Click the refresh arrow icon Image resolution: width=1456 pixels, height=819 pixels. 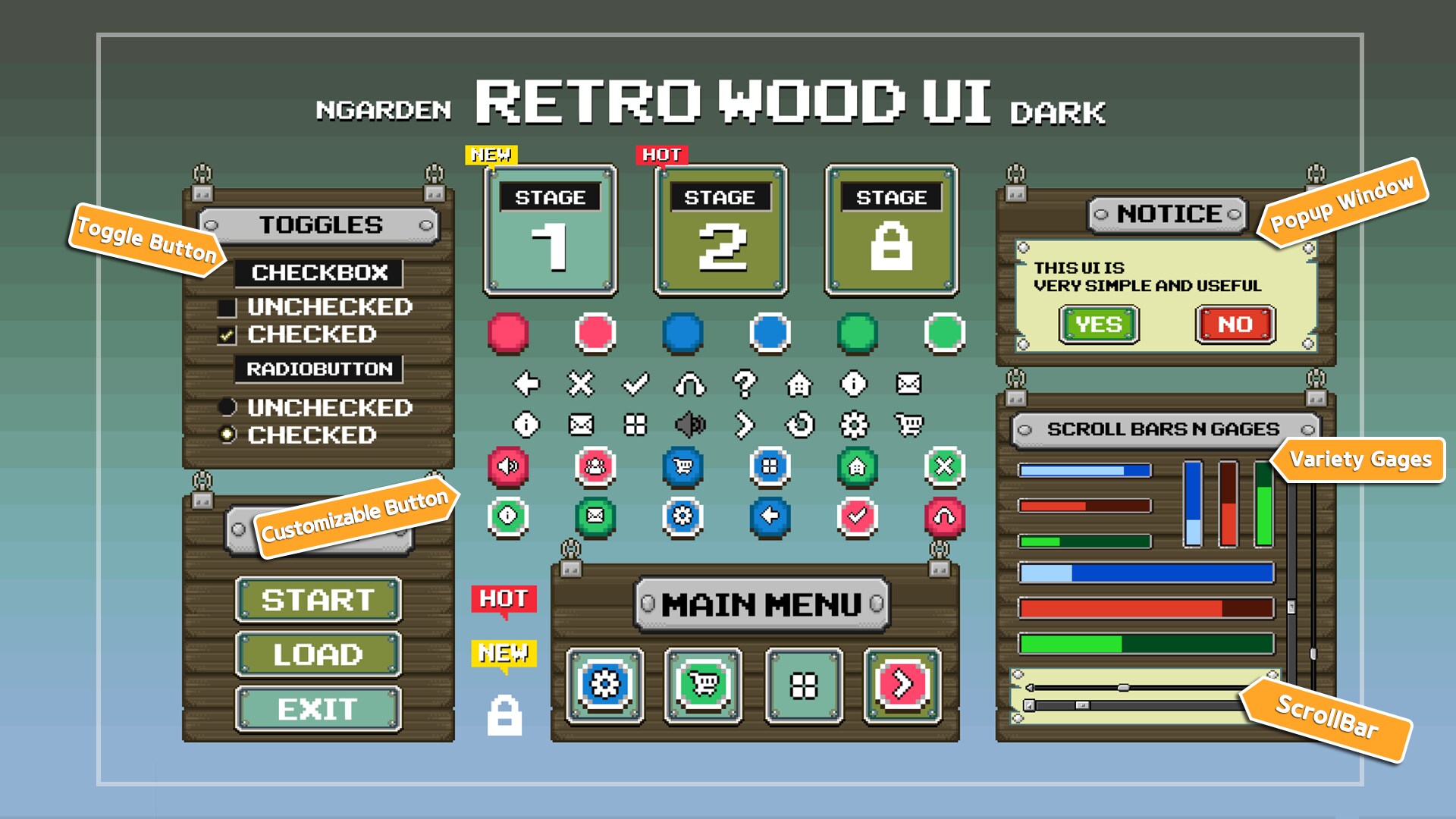click(x=801, y=424)
